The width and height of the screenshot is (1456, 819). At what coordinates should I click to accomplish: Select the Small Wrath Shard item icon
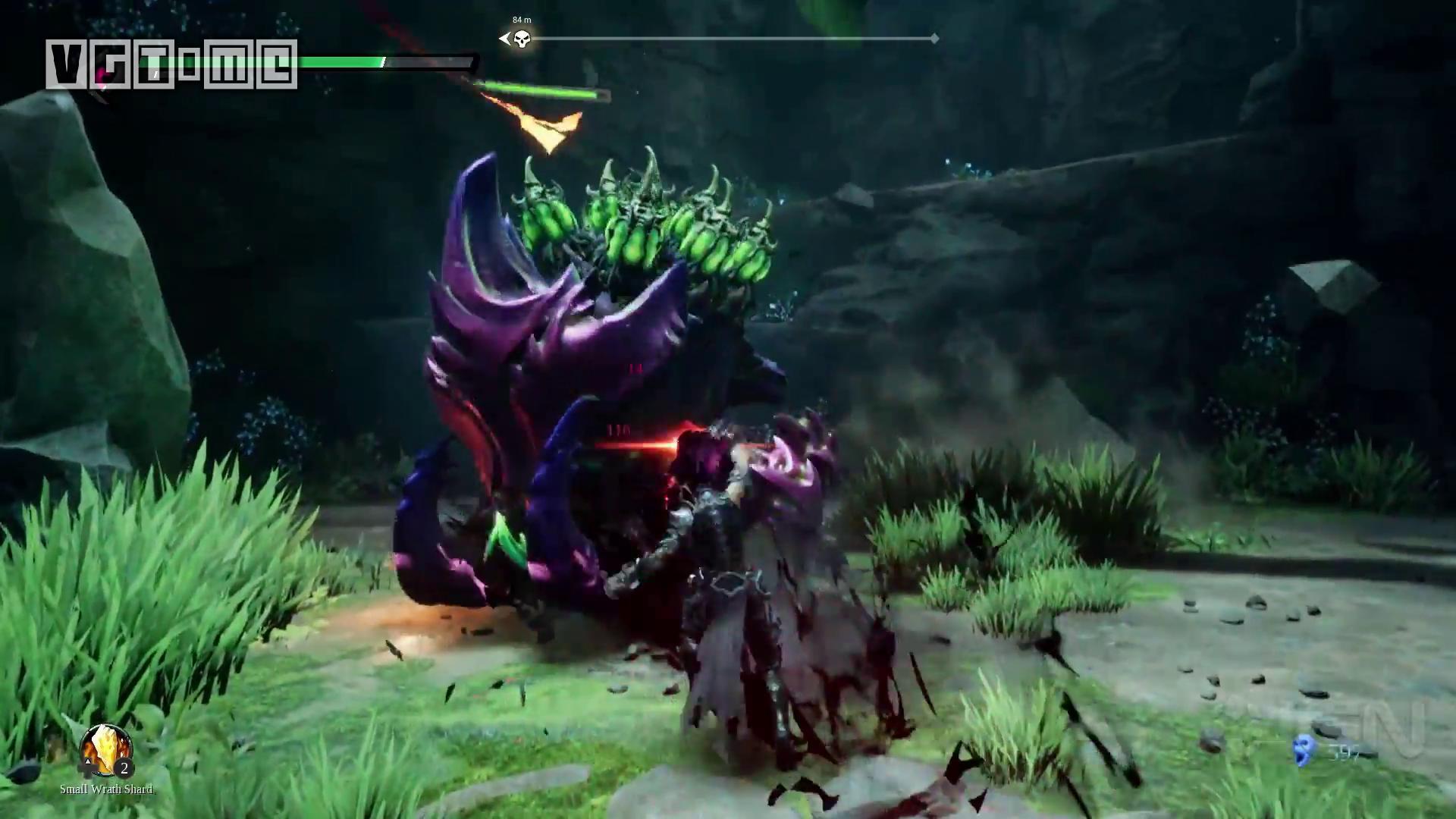pos(105,750)
